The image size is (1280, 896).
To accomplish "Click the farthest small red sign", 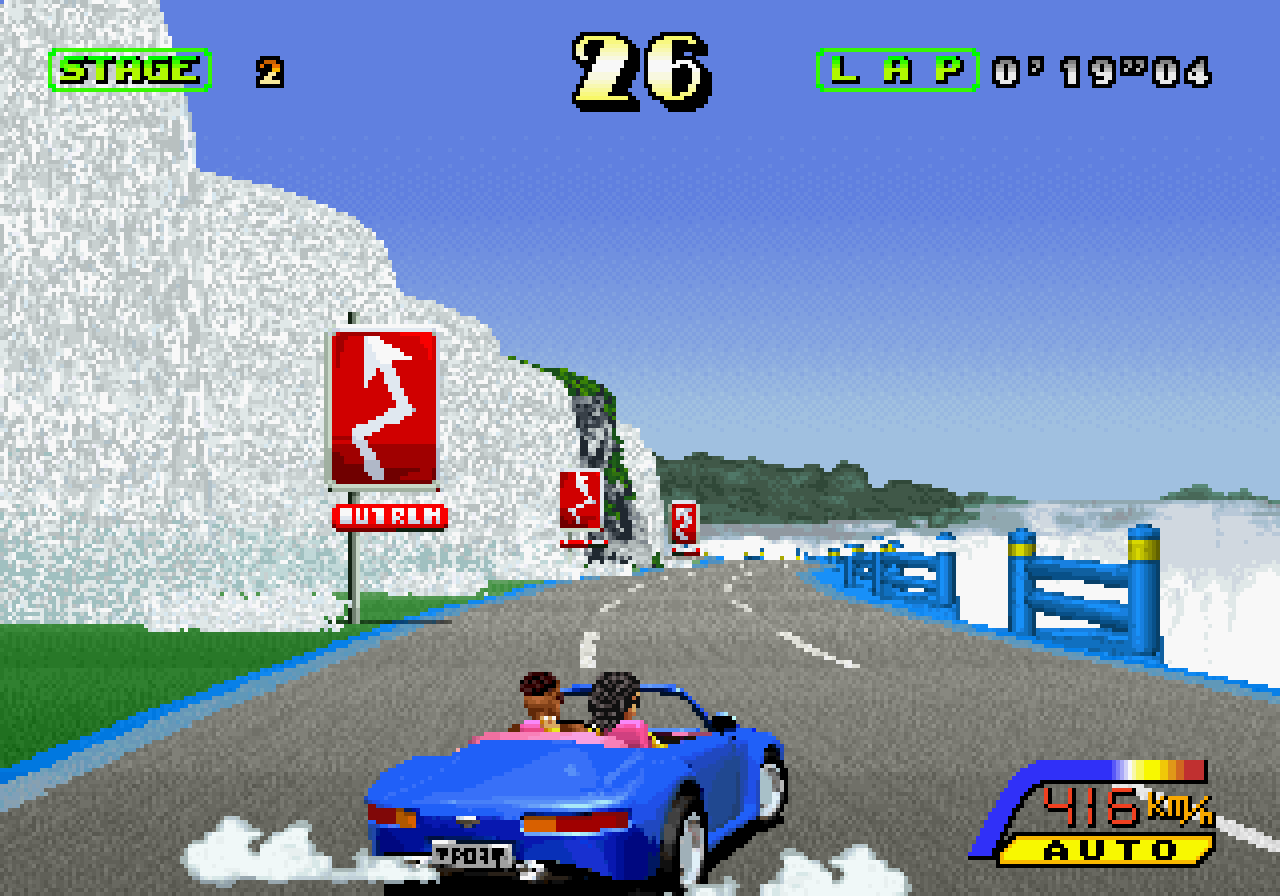I will (x=685, y=525).
